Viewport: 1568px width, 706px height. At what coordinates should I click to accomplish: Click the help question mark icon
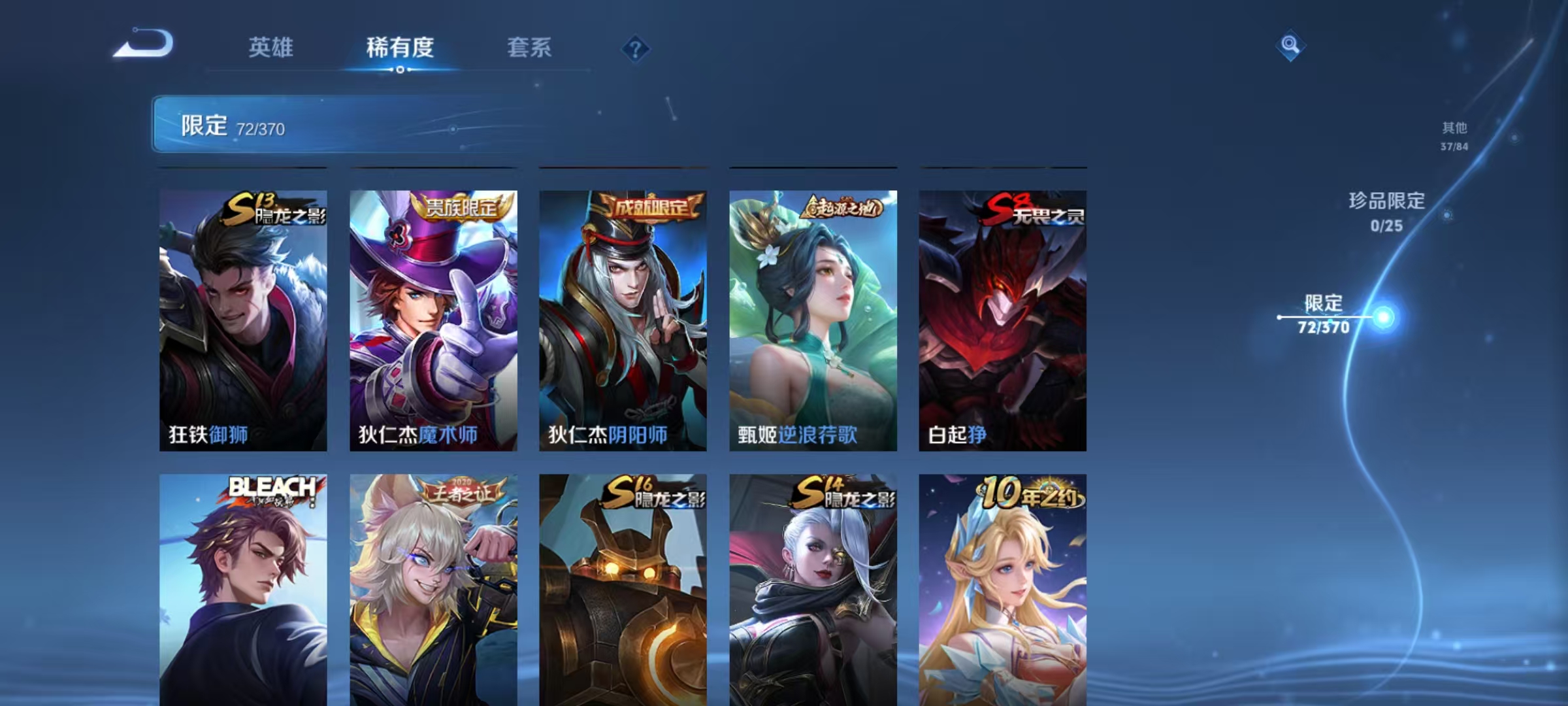(x=636, y=47)
